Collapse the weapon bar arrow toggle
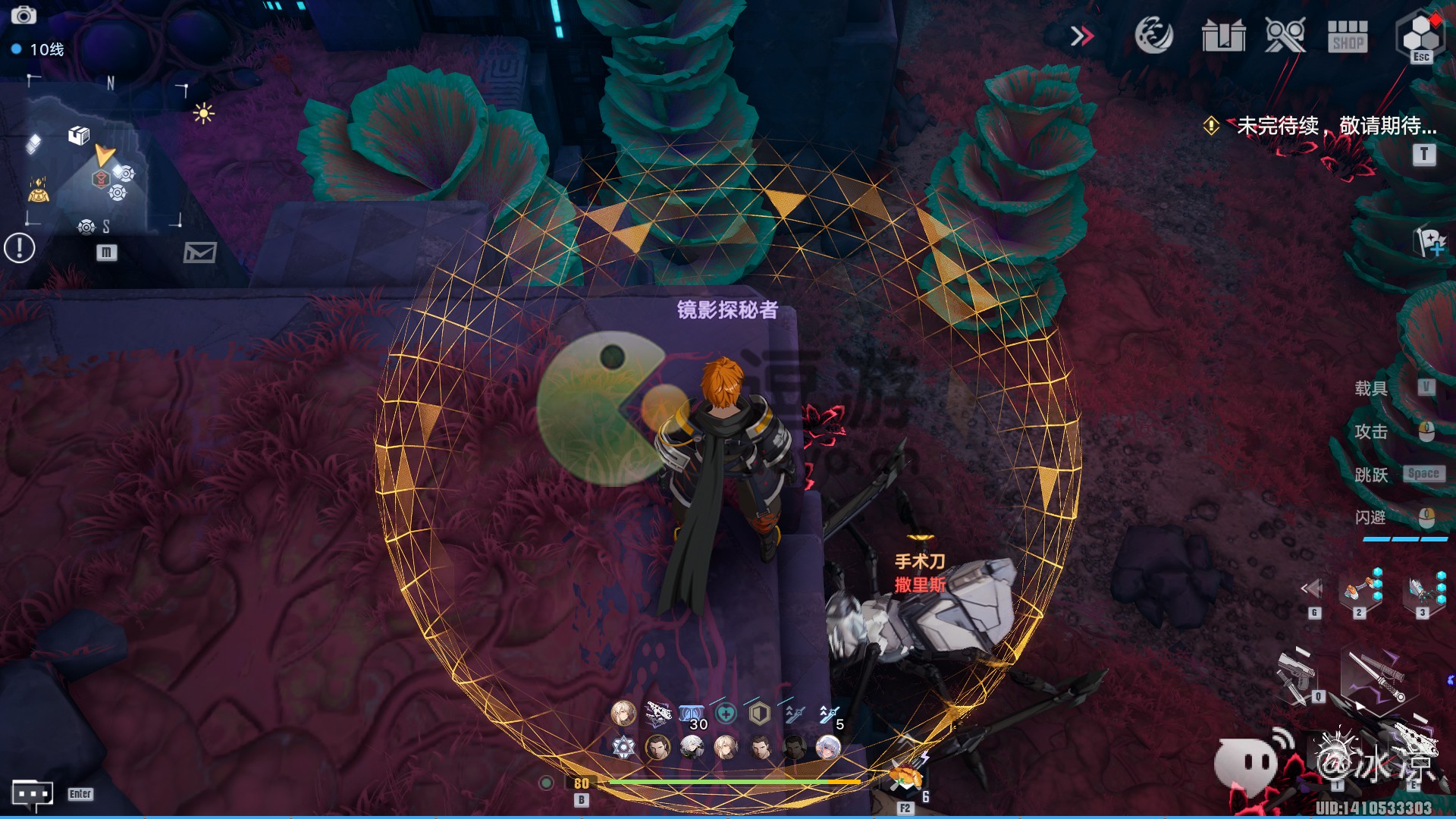This screenshot has width=1456, height=819. coord(1312,588)
